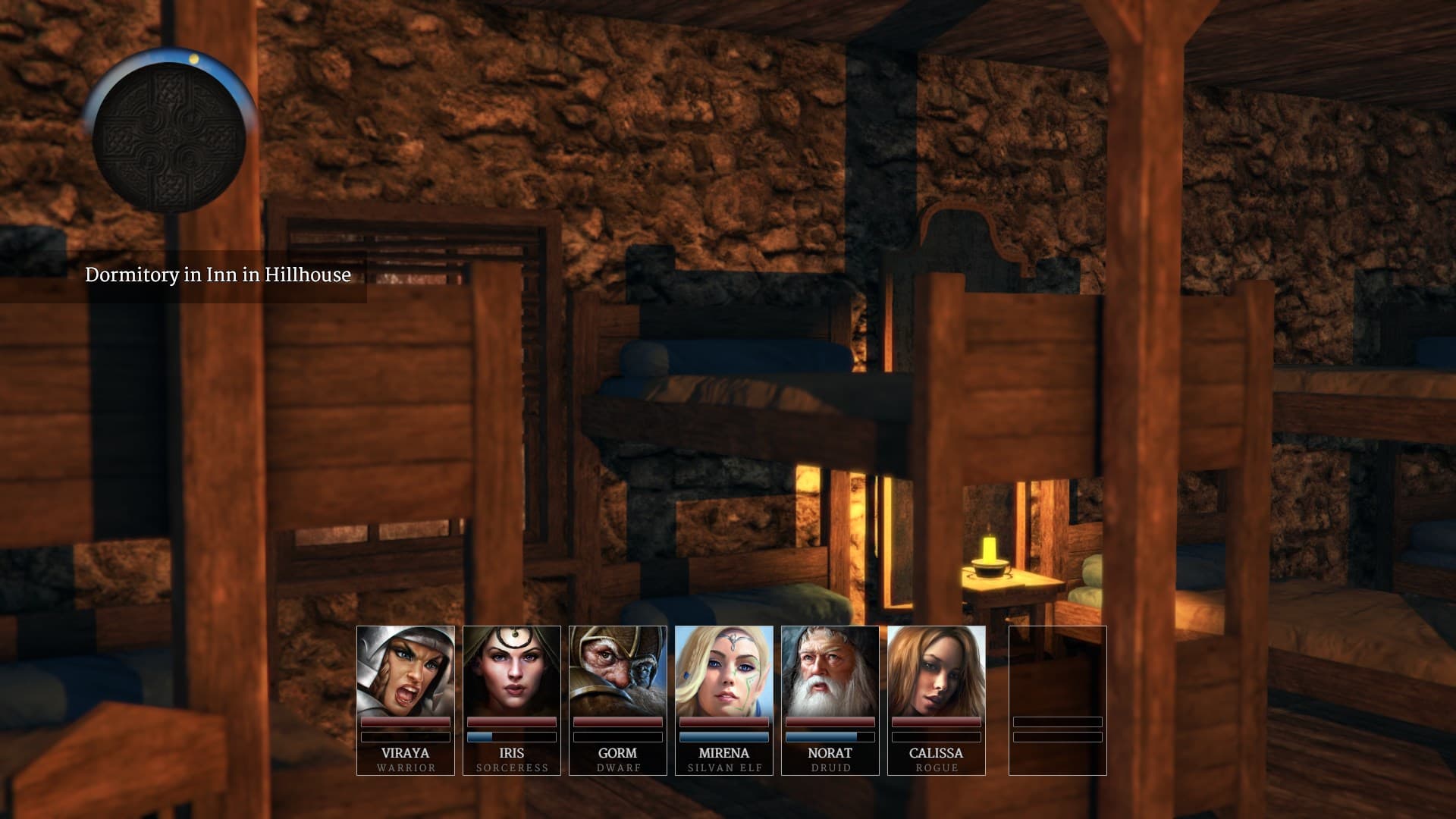Click Mirena's mana bar
The image size is (1456, 819).
click(x=723, y=736)
